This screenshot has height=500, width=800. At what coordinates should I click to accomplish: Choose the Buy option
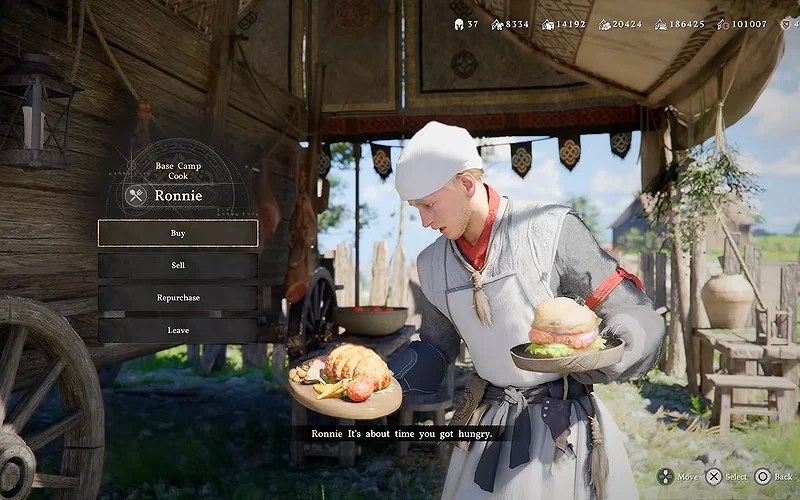pos(178,233)
